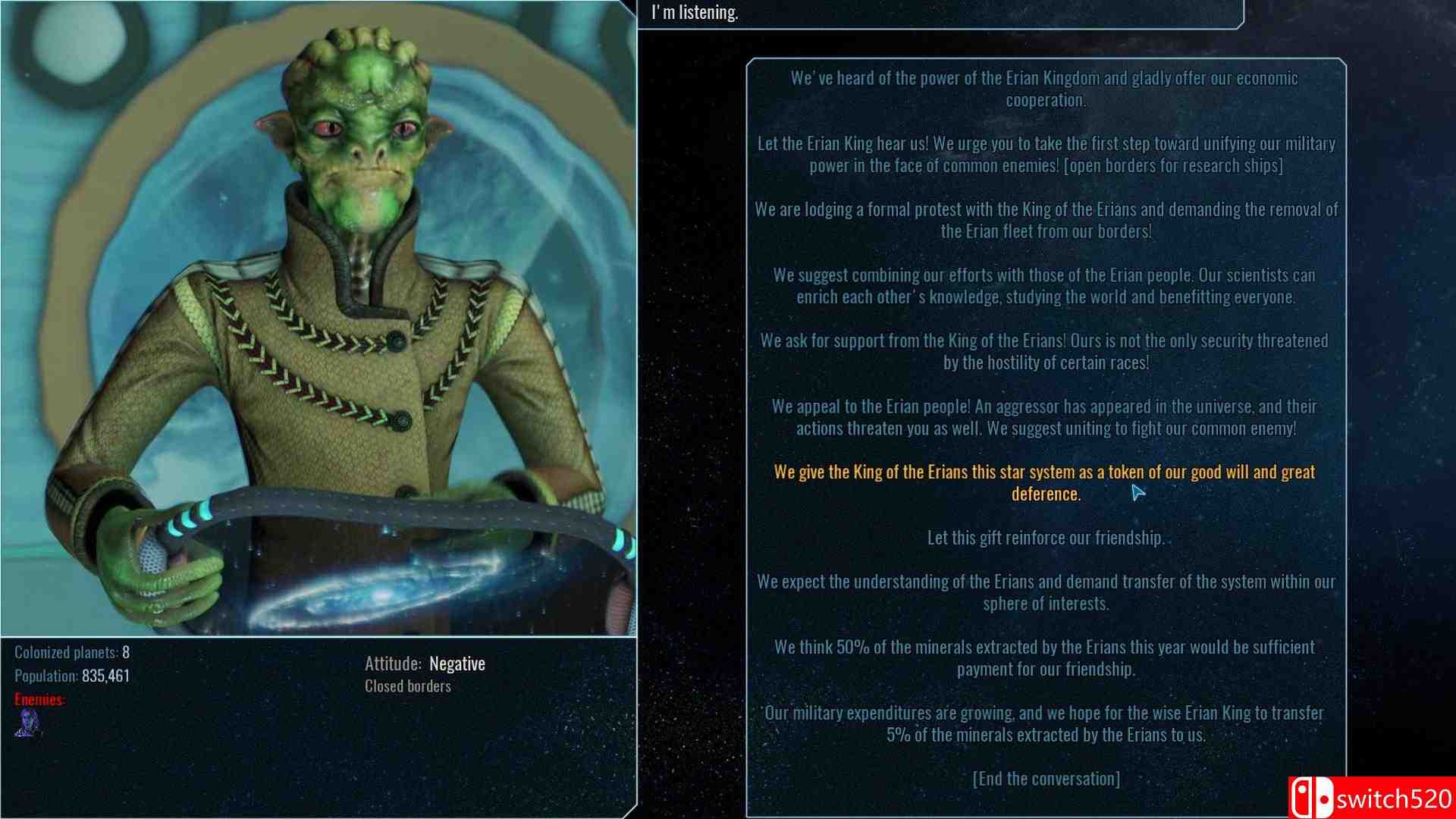This screenshot has height=819, width=1456.
Task: Propose unifying military power against common enemies
Action: 1045,153
